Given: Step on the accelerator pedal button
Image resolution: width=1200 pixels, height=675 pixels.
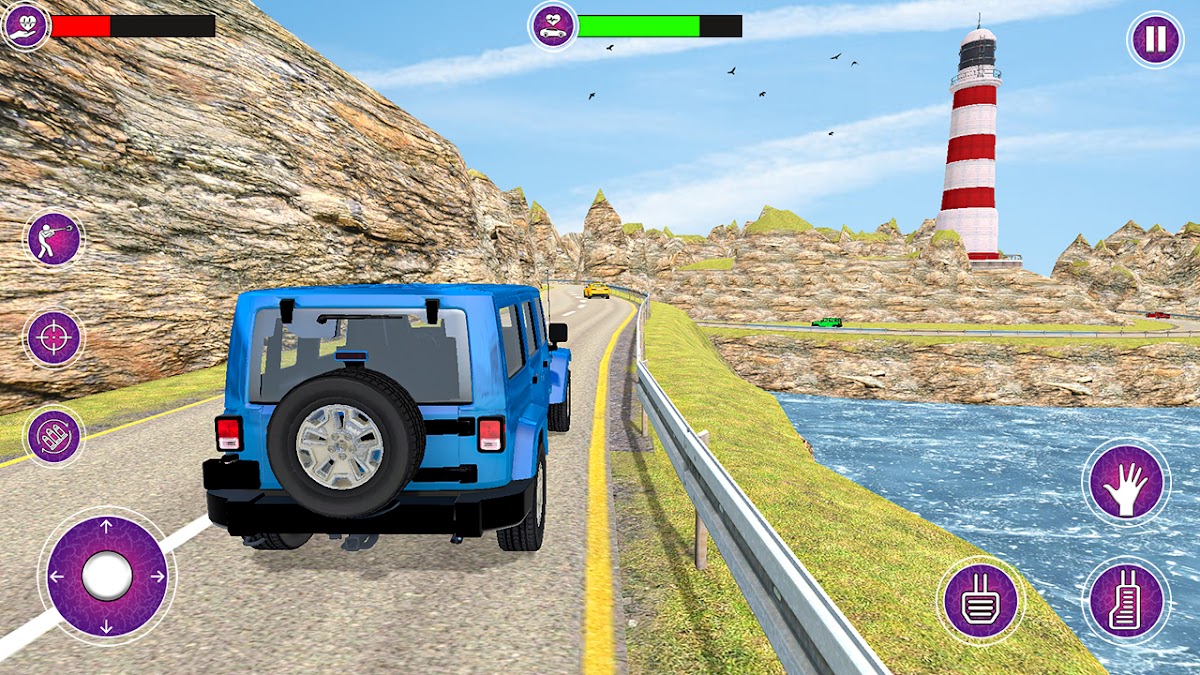Looking at the screenshot, I should (x=1126, y=601).
